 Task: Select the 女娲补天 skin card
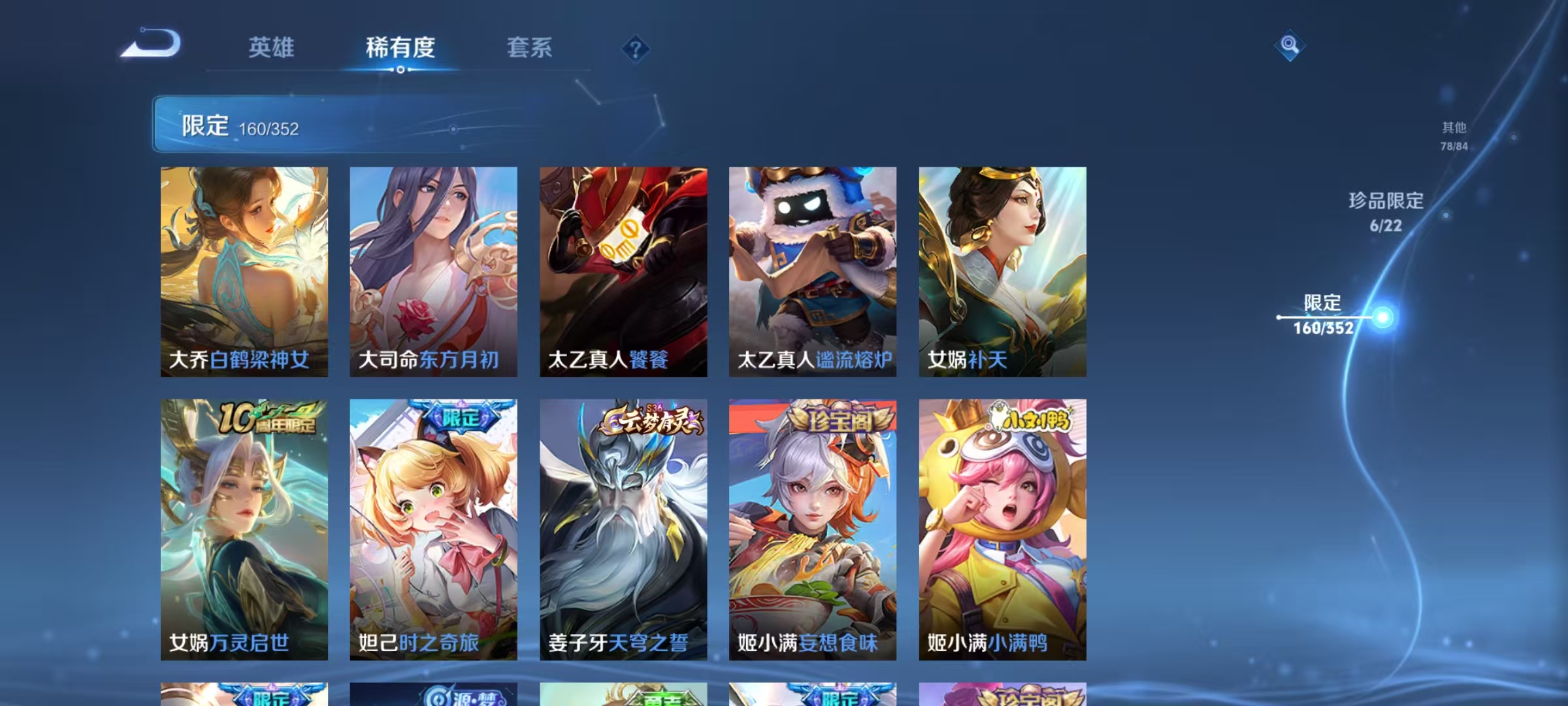(x=1003, y=271)
